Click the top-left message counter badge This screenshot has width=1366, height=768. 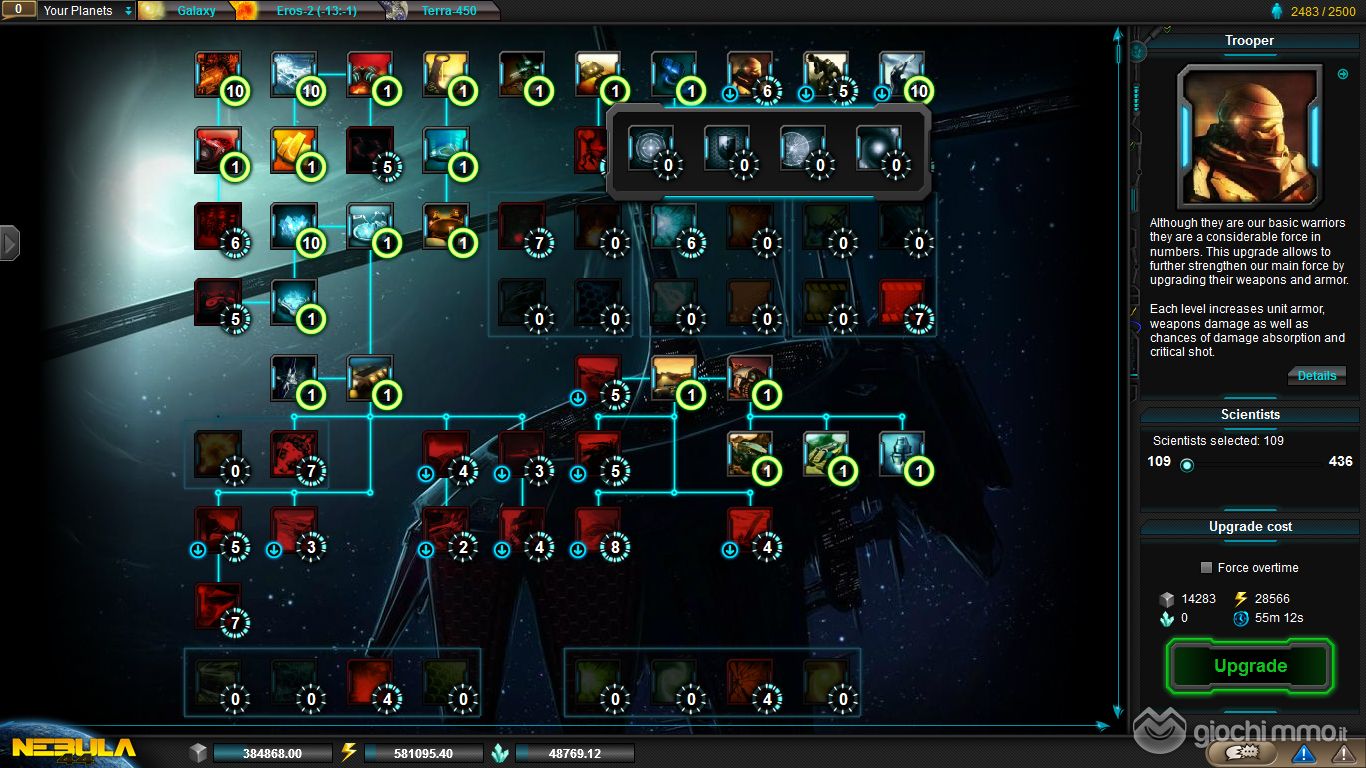click(x=18, y=10)
